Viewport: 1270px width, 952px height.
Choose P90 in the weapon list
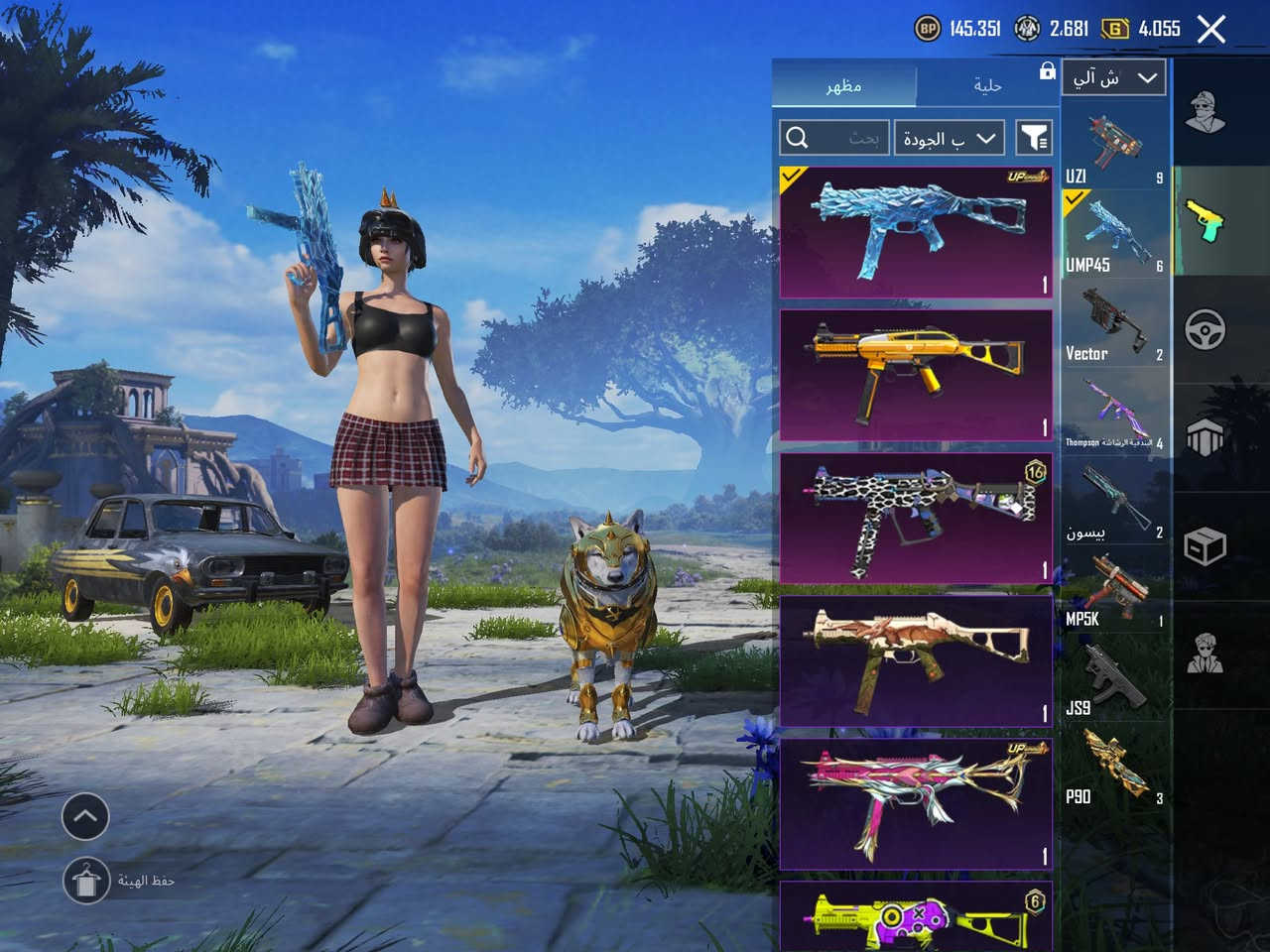[1114, 770]
